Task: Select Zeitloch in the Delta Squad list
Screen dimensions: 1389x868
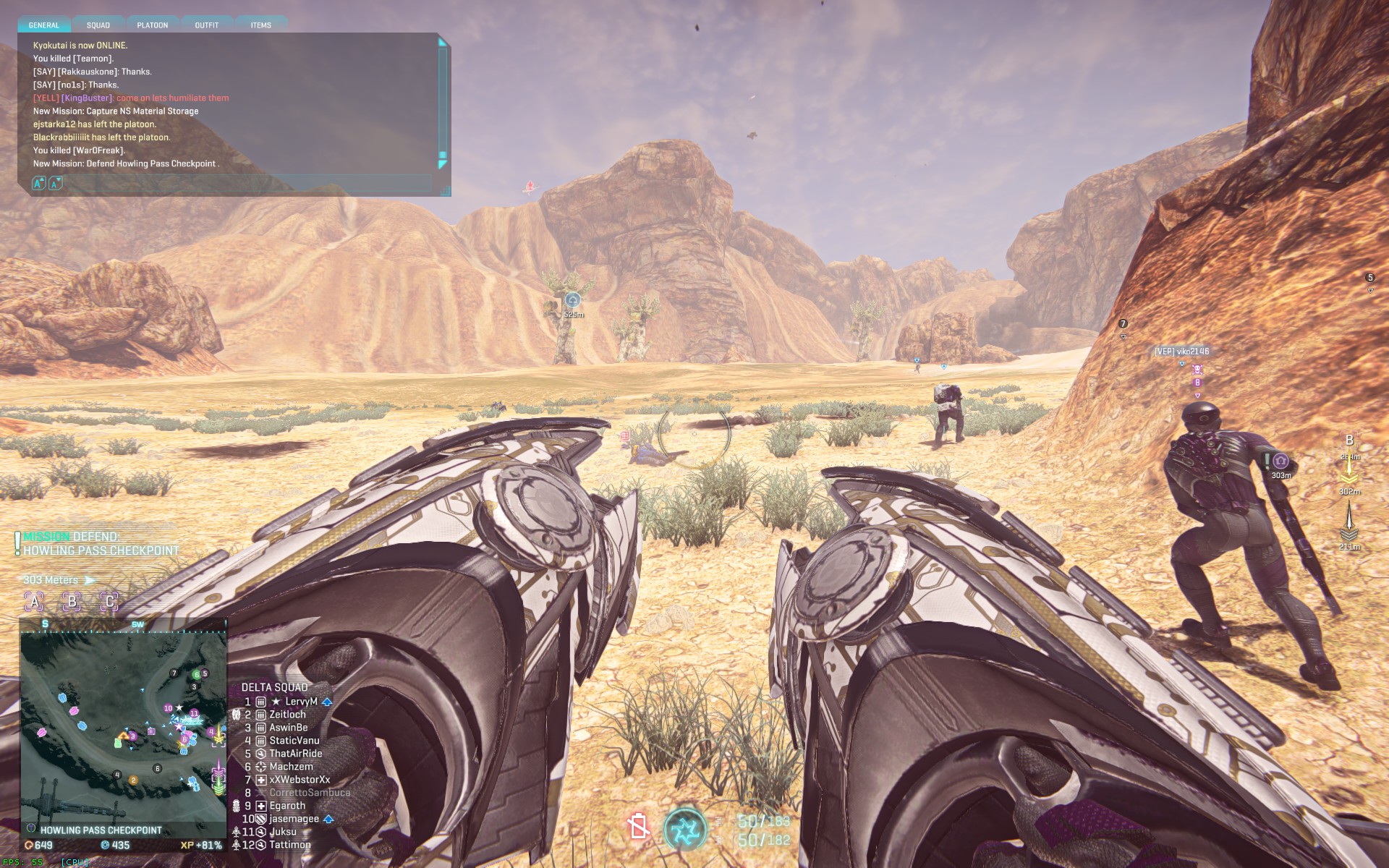Action: coord(287,715)
